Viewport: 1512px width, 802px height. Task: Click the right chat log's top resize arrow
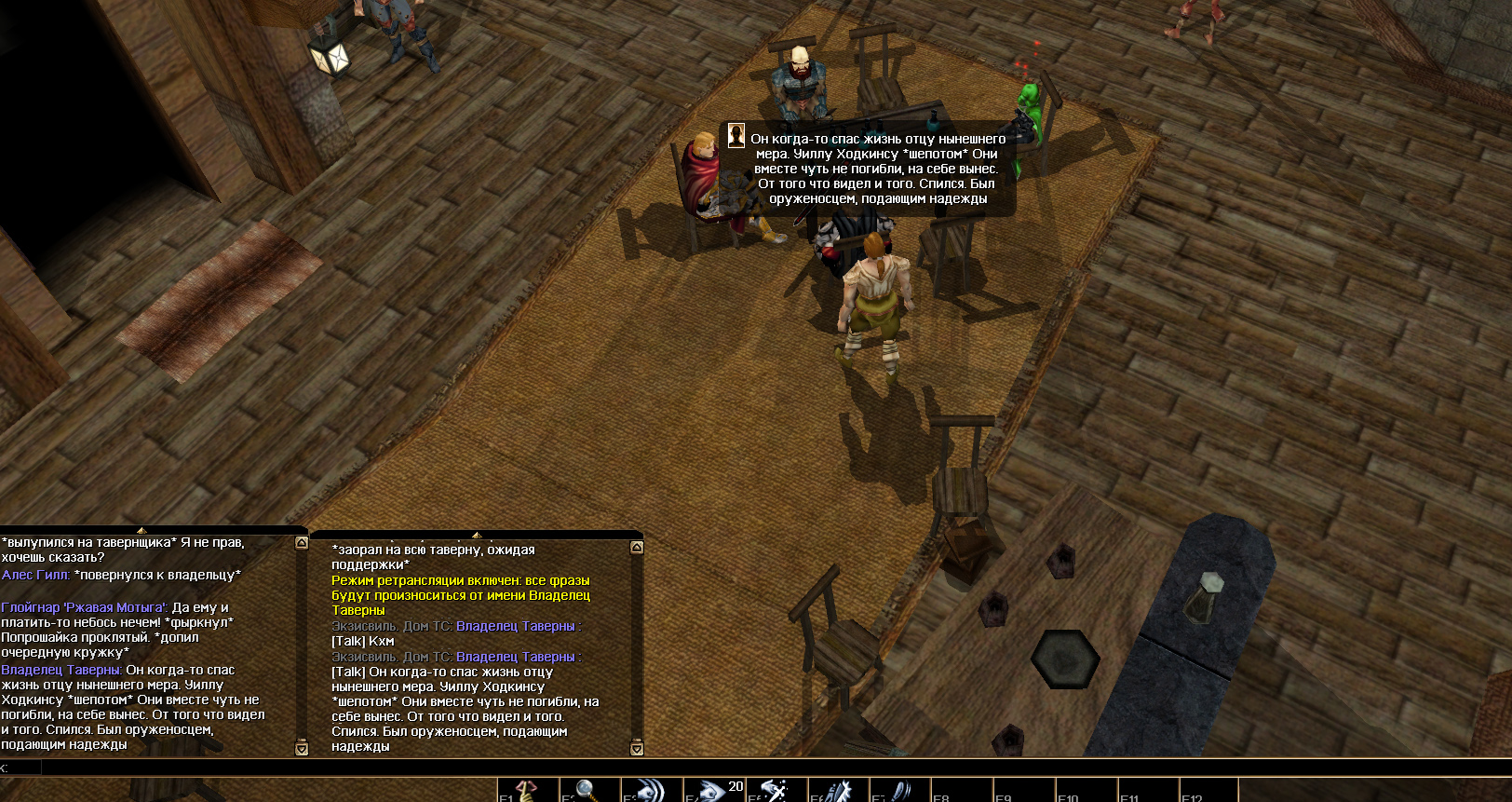[x=477, y=535]
